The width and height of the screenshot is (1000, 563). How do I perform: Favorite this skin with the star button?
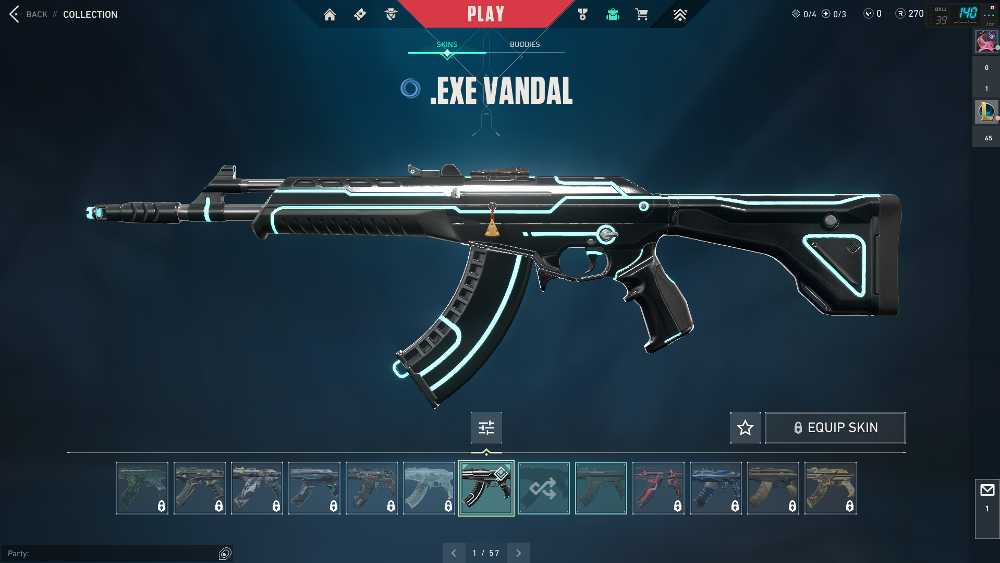click(745, 428)
